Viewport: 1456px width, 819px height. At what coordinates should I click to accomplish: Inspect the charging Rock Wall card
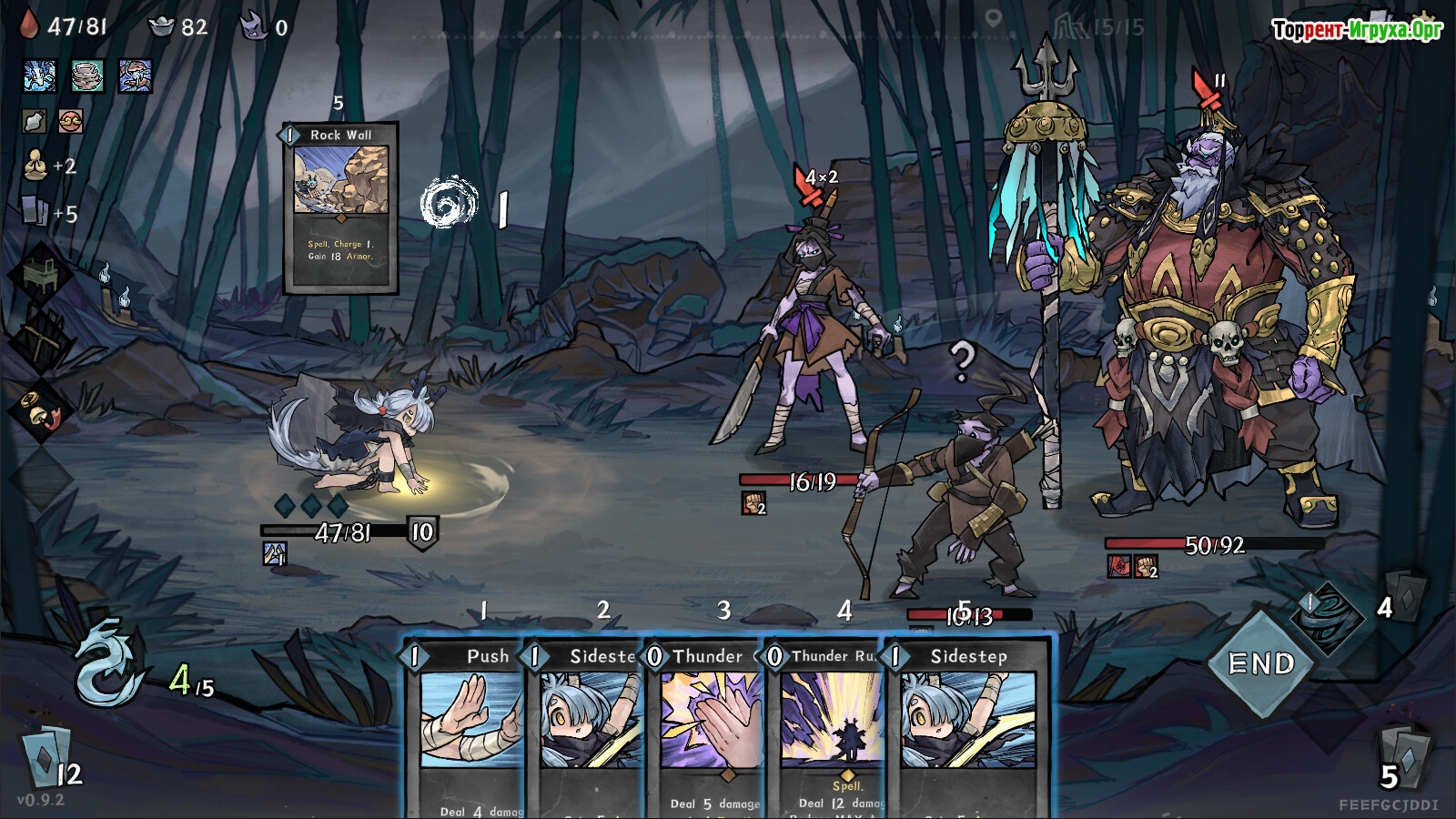(341, 207)
